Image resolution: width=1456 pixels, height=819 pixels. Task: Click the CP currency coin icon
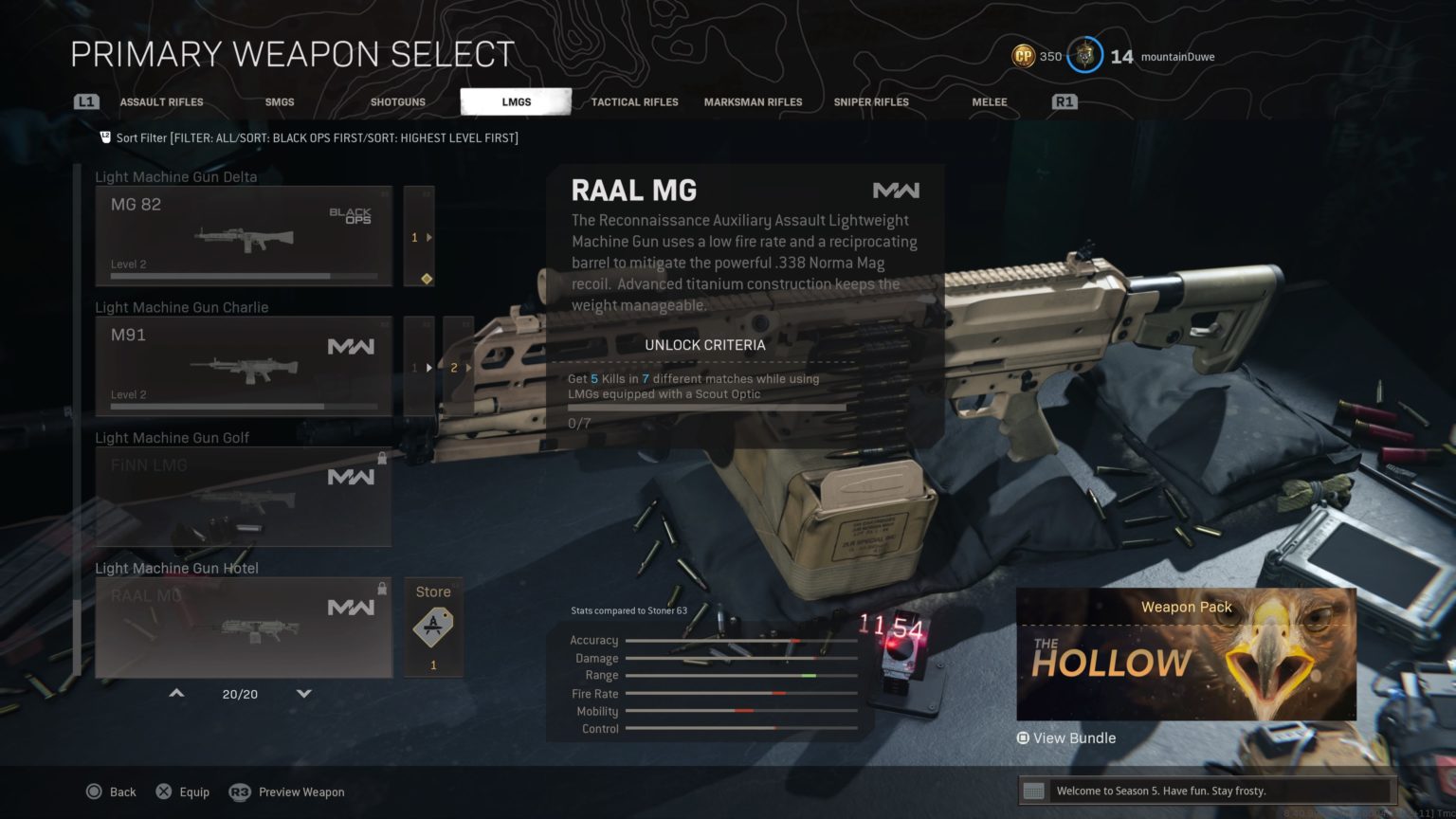click(x=1023, y=56)
